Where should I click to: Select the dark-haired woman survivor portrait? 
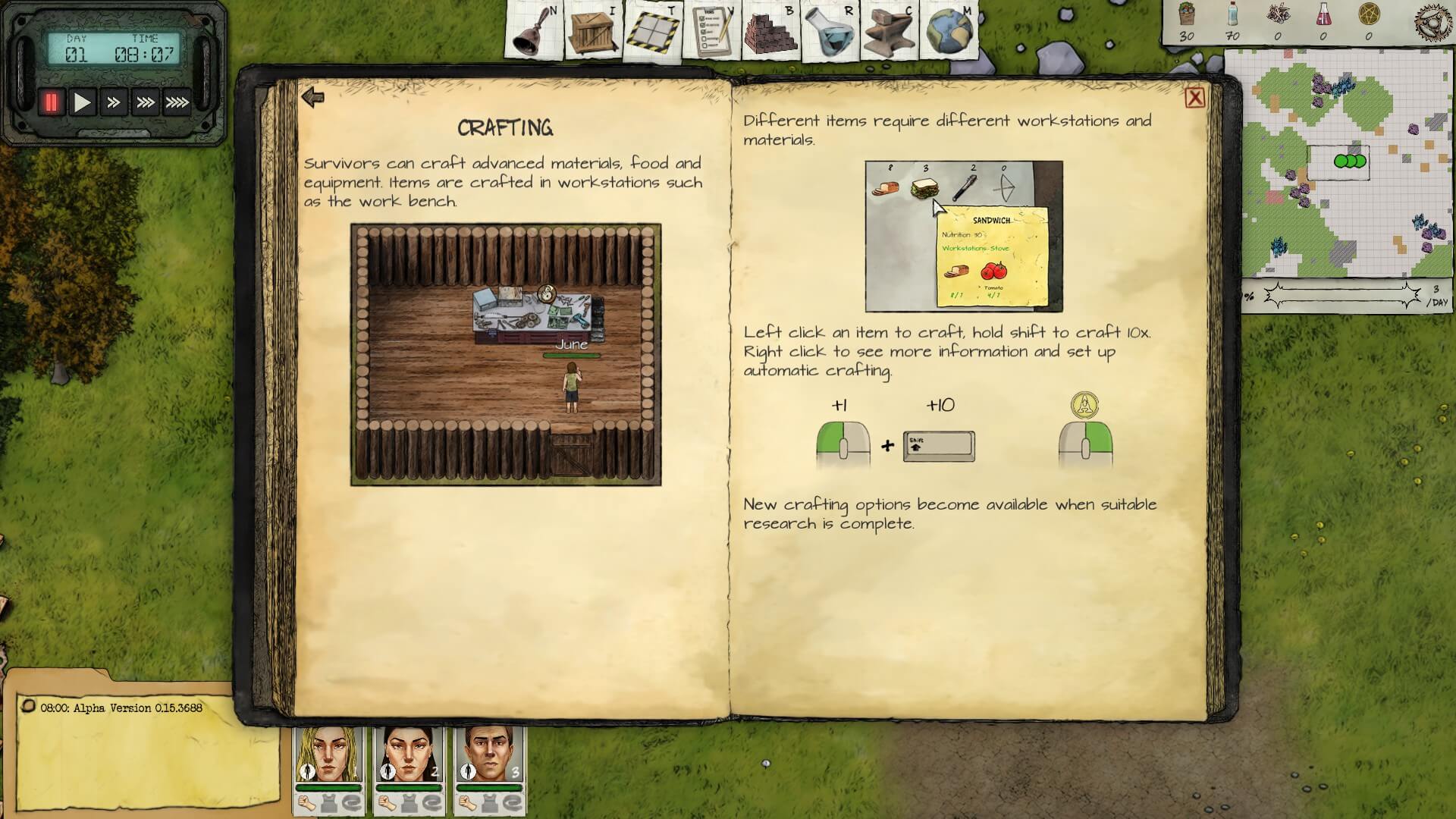pyautogui.click(x=409, y=755)
